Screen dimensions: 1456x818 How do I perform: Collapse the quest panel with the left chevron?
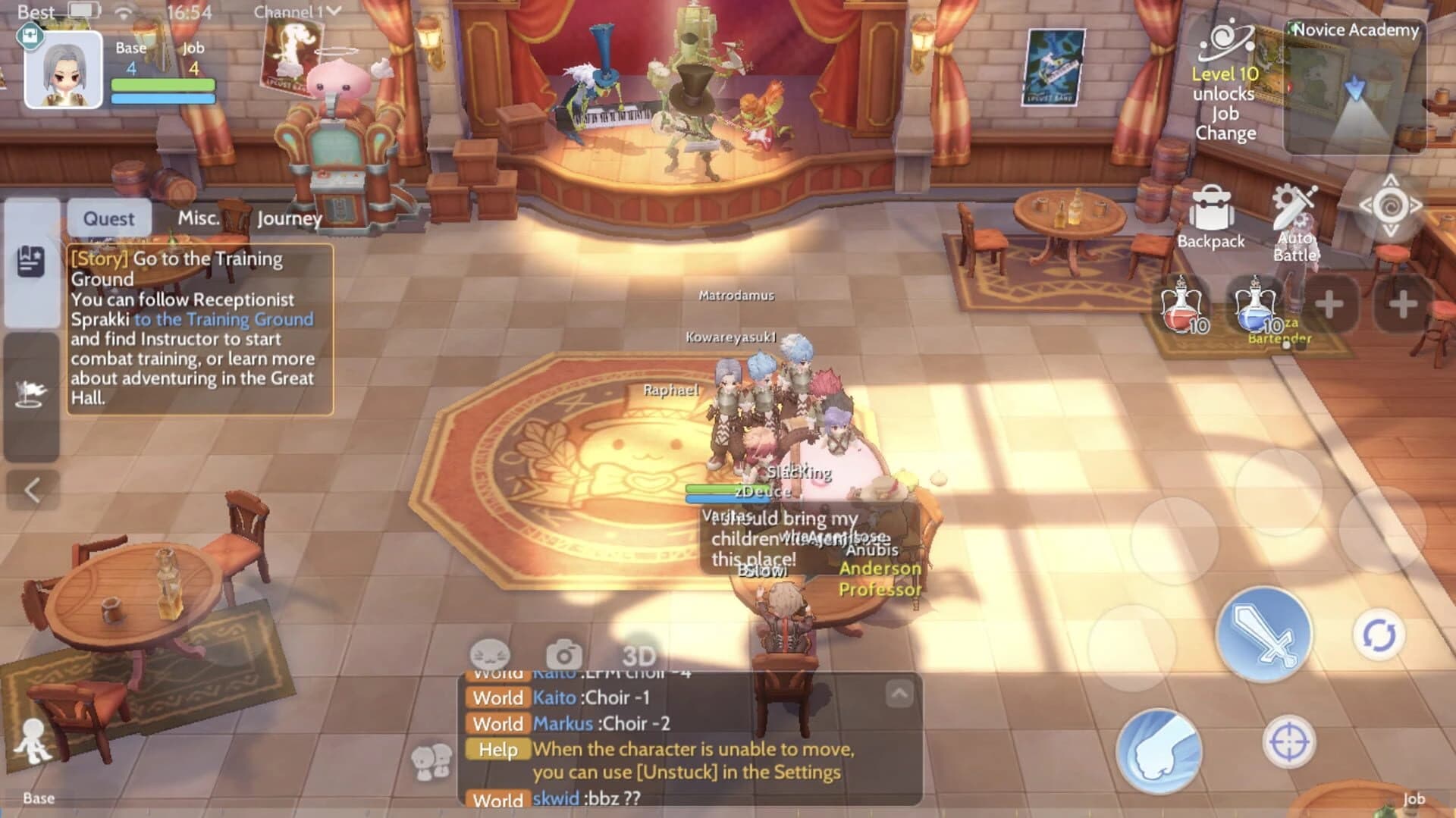click(x=30, y=488)
